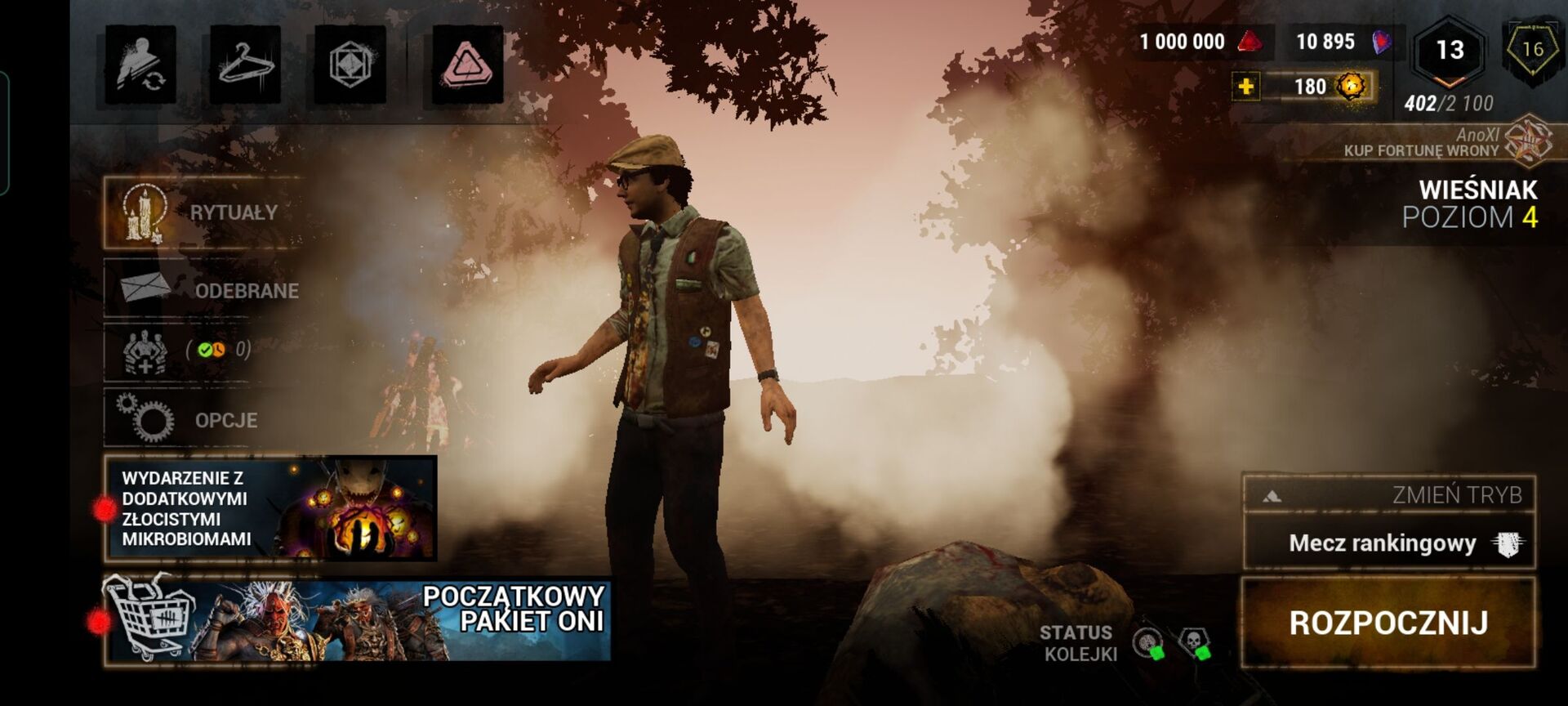This screenshot has height=706, width=1568.
Task: Add more gold currency with plus button
Action: click(x=1246, y=87)
